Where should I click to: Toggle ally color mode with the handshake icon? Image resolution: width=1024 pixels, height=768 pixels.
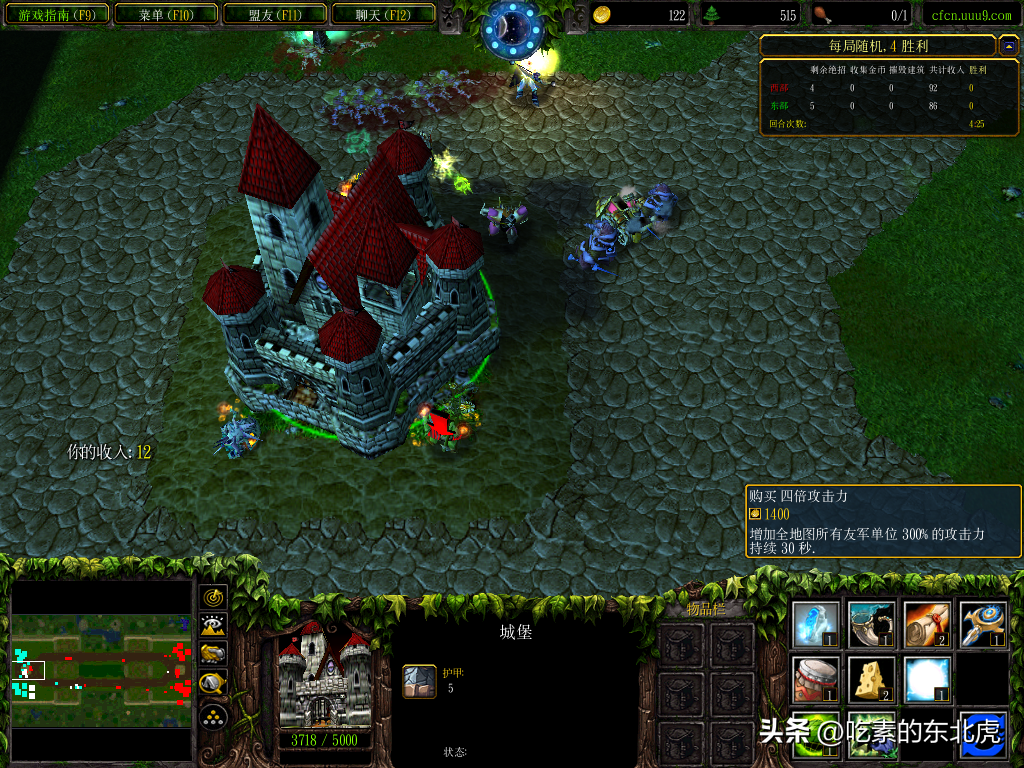tap(214, 655)
